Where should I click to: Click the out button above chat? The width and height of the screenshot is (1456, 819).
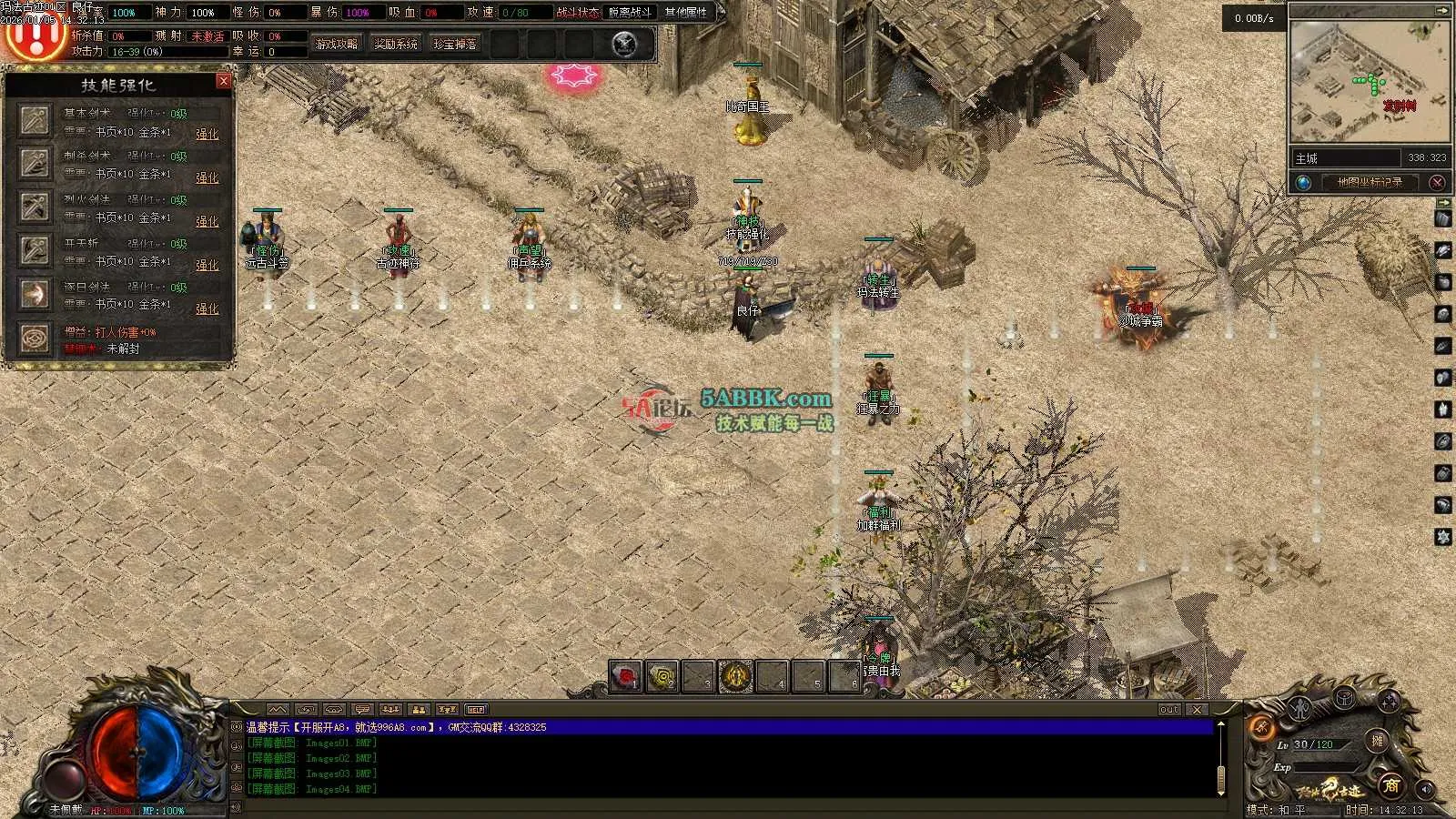(1169, 709)
